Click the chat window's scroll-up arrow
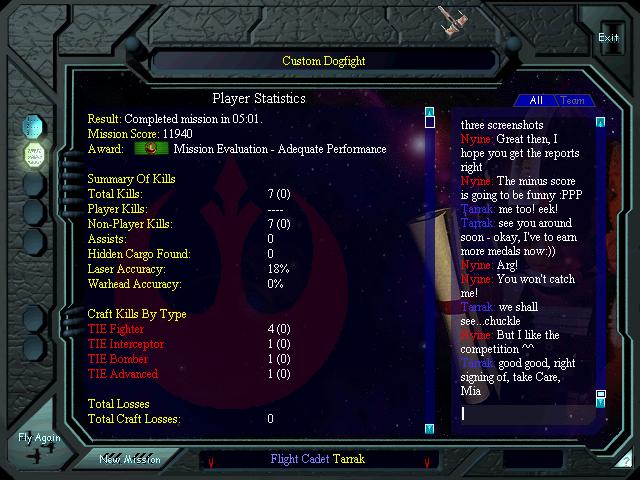Viewport: 640px width, 480px height. [x=600, y=122]
